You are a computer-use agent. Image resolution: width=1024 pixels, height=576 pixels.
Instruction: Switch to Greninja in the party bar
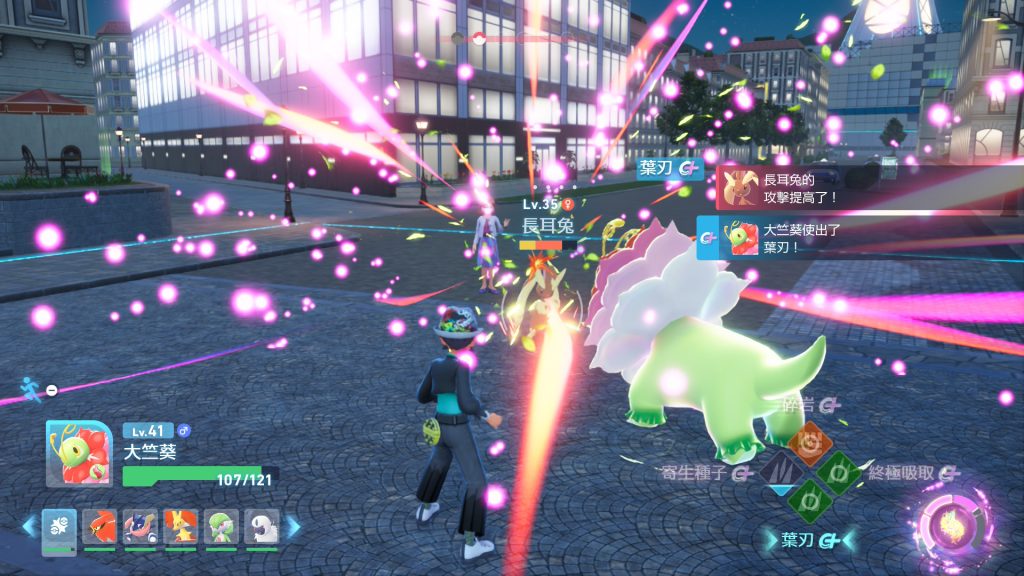pyautogui.click(x=140, y=527)
